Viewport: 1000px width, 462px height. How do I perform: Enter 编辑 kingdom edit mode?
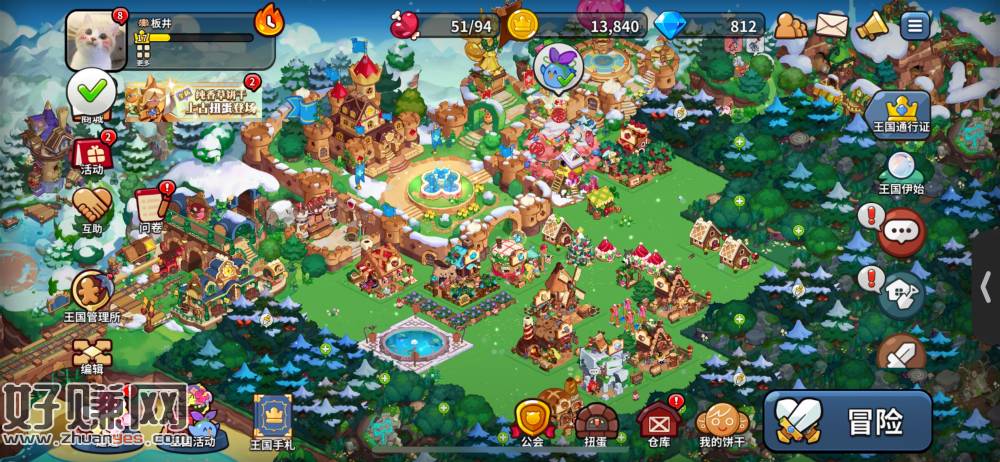[x=92, y=355]
